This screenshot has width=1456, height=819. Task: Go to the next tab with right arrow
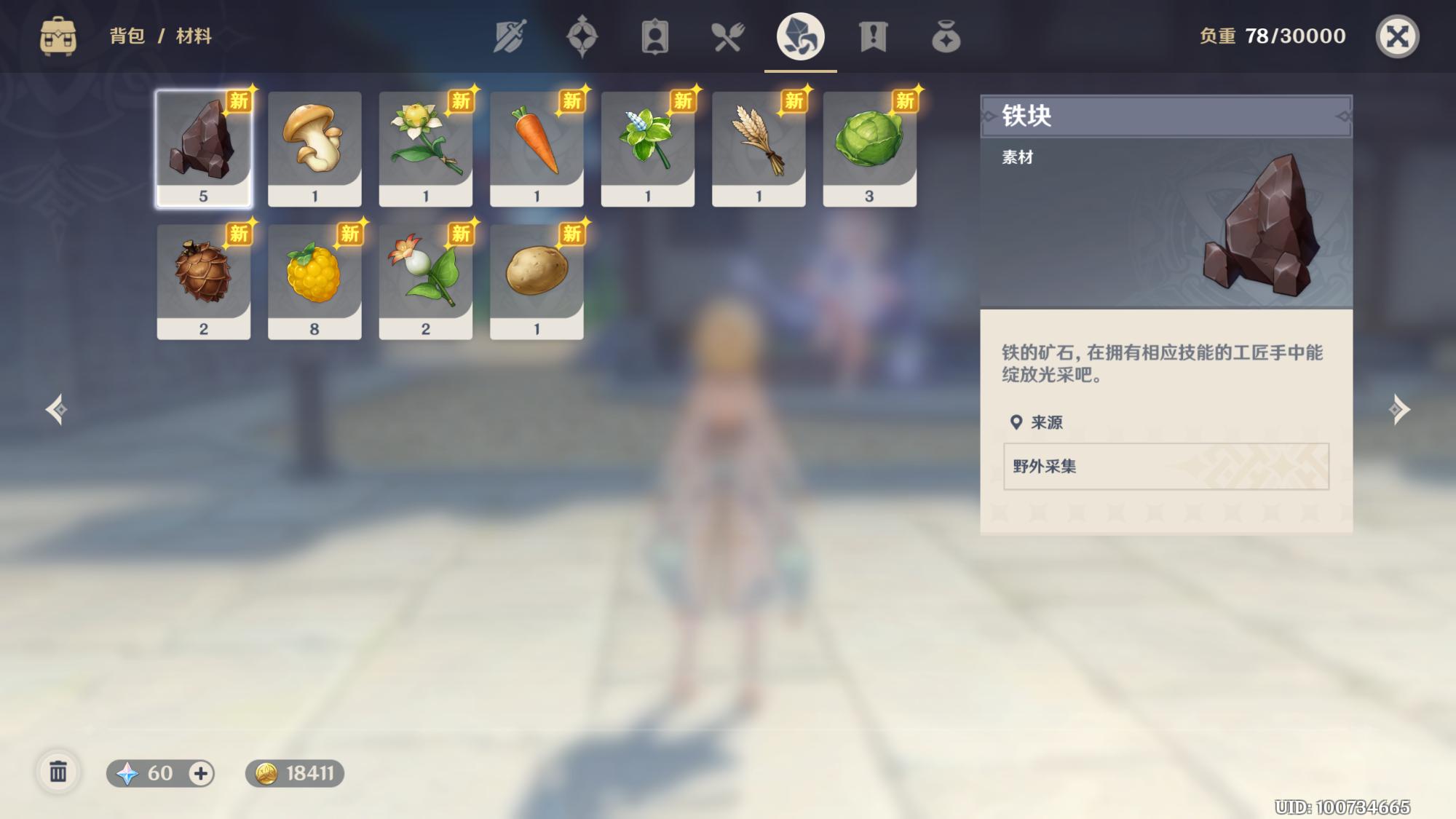click(x=1399, y=409)
